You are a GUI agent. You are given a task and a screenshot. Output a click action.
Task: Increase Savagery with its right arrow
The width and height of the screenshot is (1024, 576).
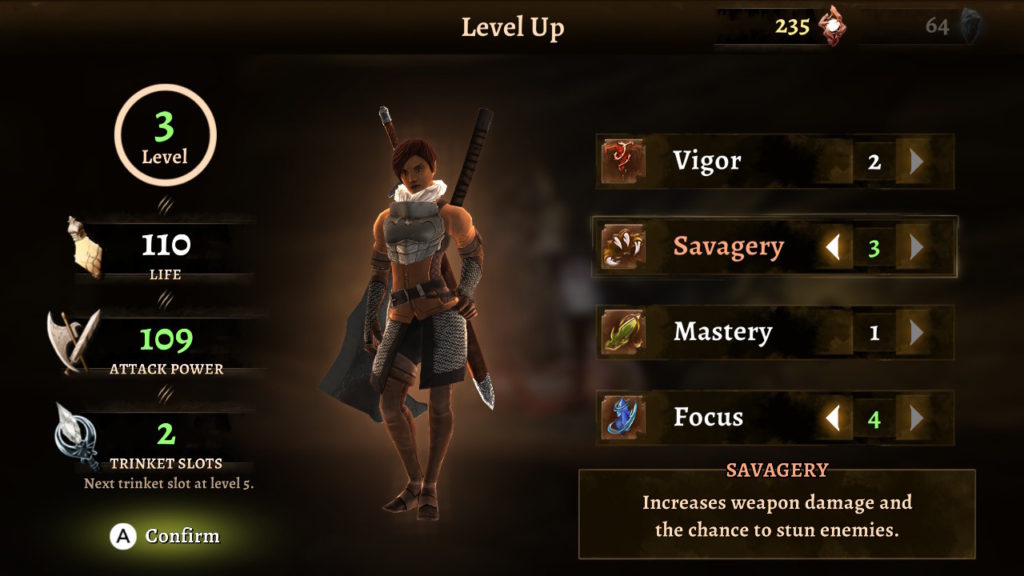915,247
